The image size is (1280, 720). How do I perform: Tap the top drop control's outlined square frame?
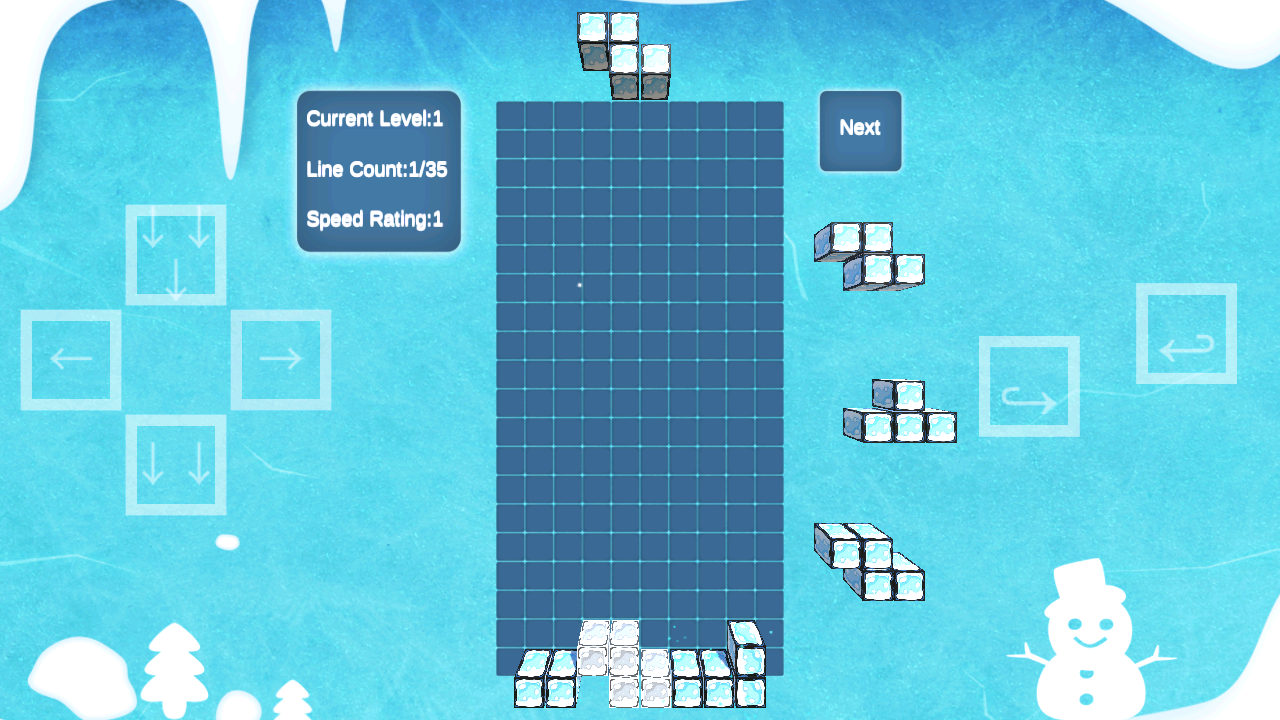click(x=176, y=253)
